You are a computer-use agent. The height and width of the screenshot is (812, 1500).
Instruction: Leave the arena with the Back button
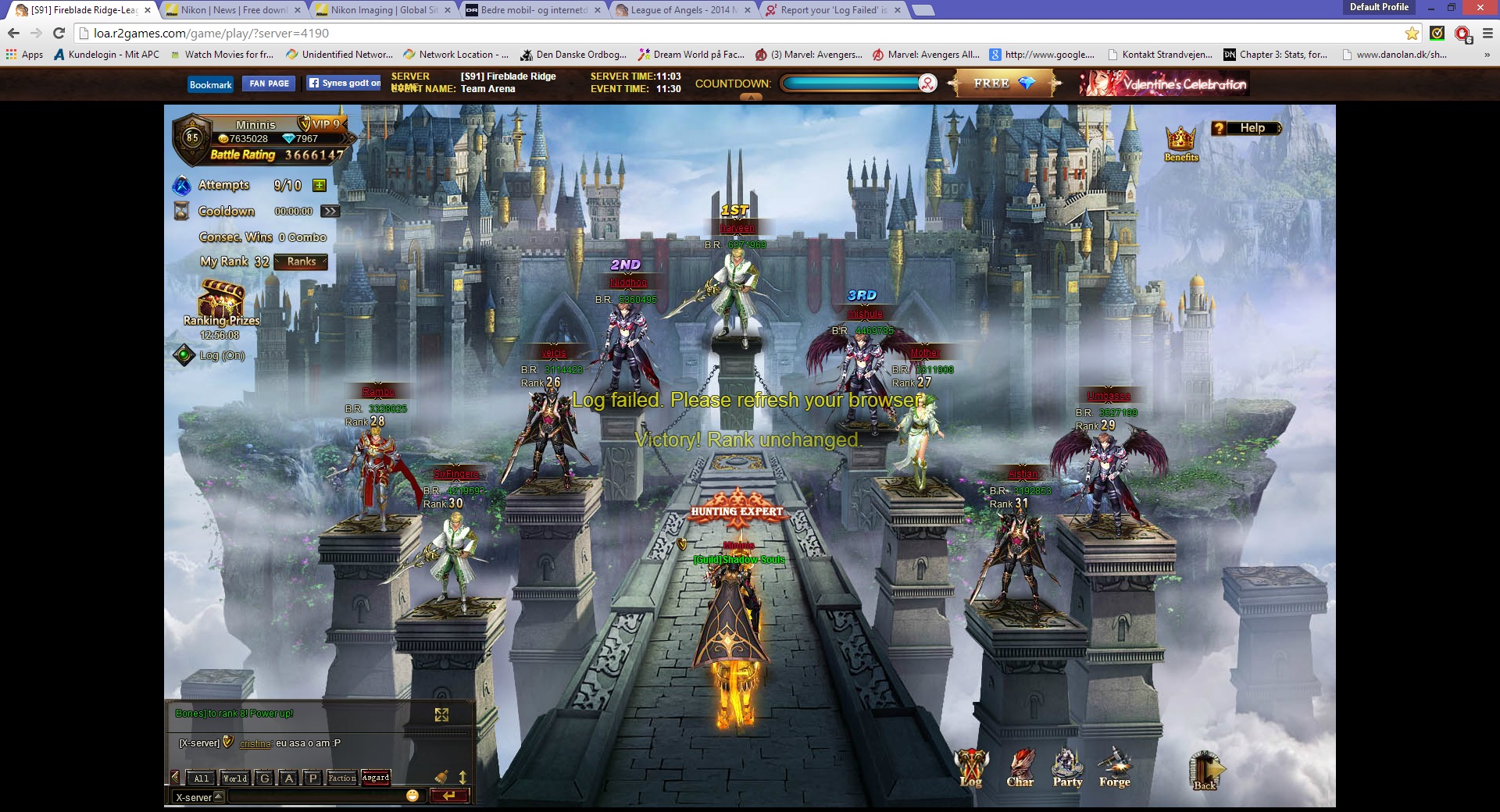point(1205,770)
